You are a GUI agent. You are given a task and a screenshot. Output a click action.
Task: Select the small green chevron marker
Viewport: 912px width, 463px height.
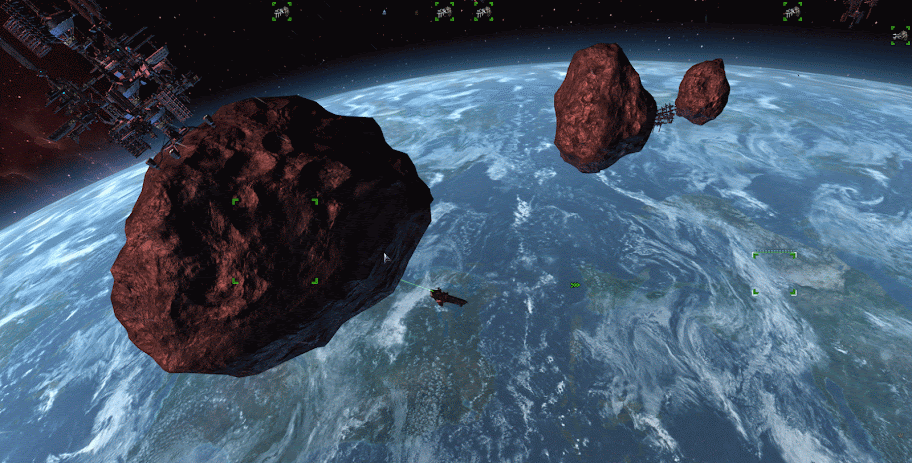[576, 285]
